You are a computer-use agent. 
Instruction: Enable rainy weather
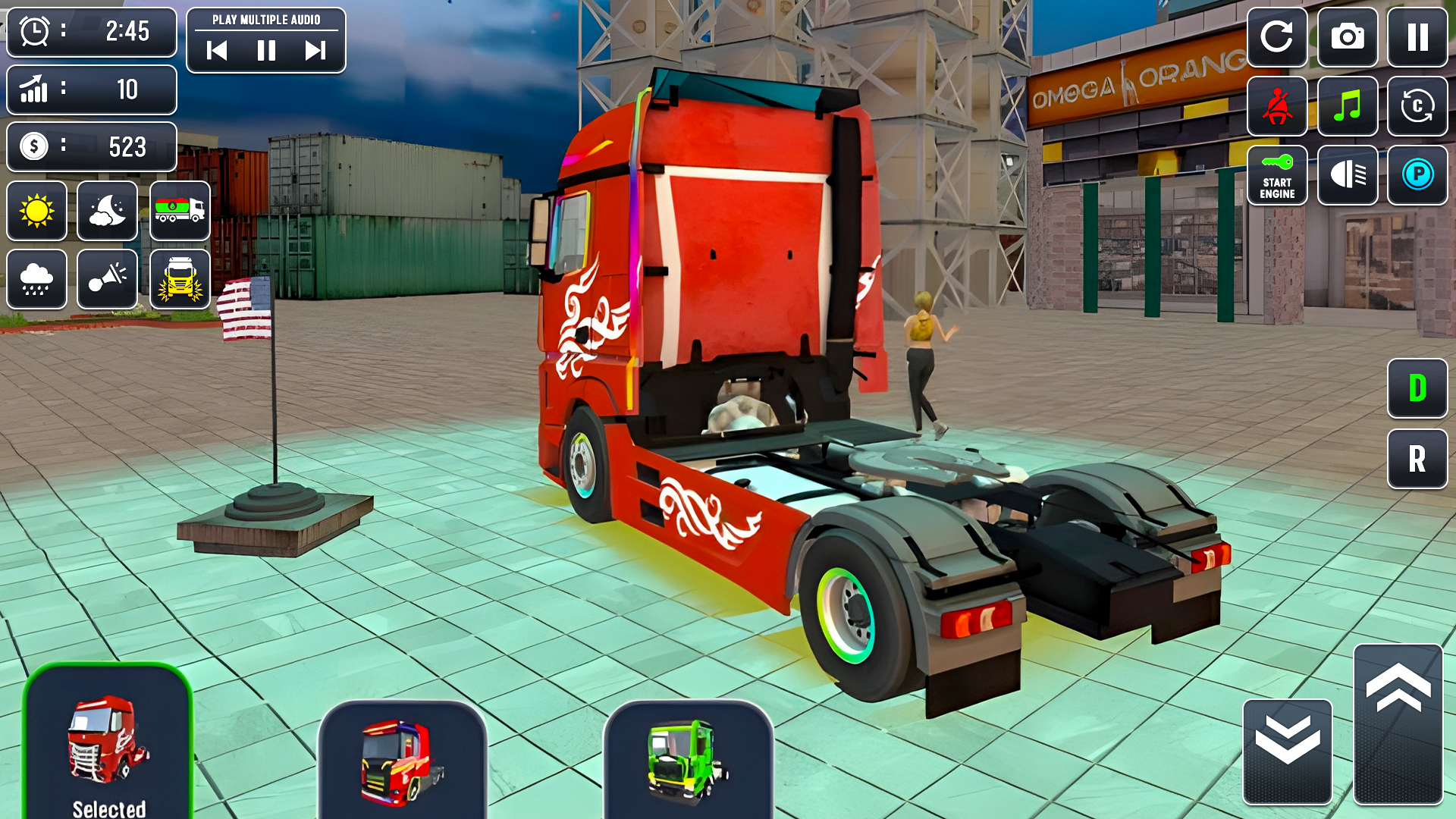coord(36,279)
